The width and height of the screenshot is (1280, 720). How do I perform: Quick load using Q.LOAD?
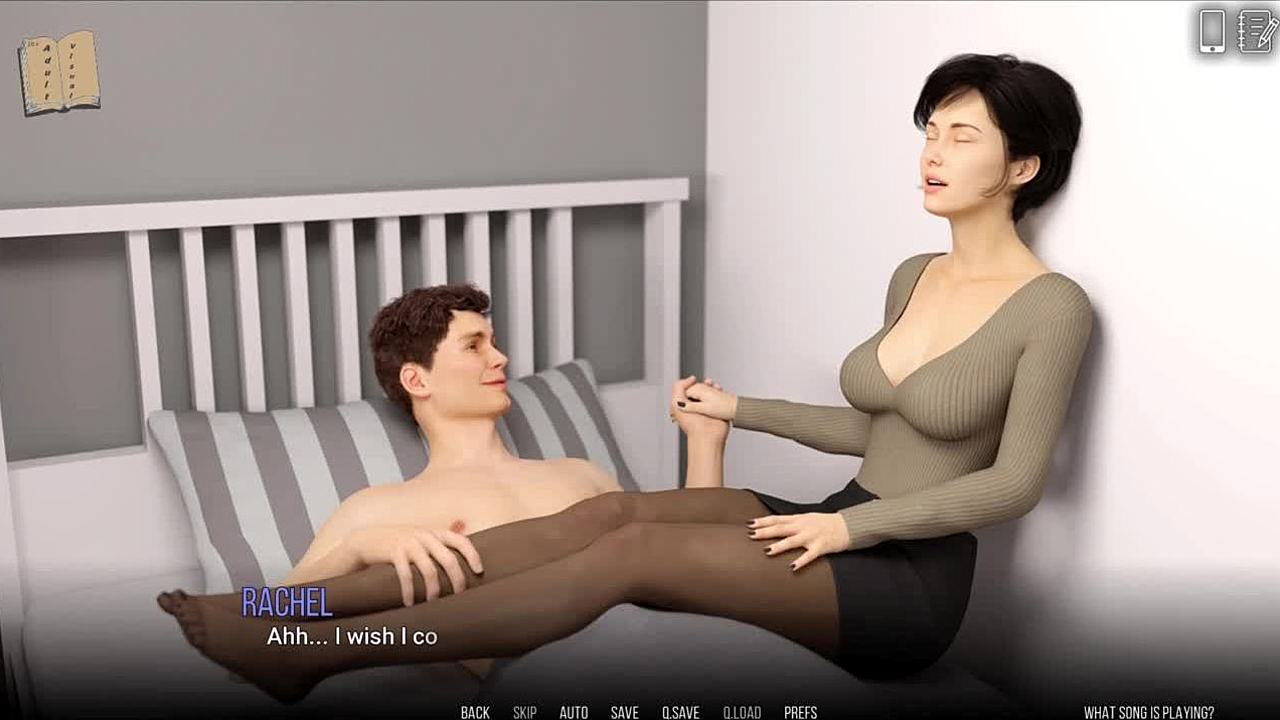tap(742, 712)
